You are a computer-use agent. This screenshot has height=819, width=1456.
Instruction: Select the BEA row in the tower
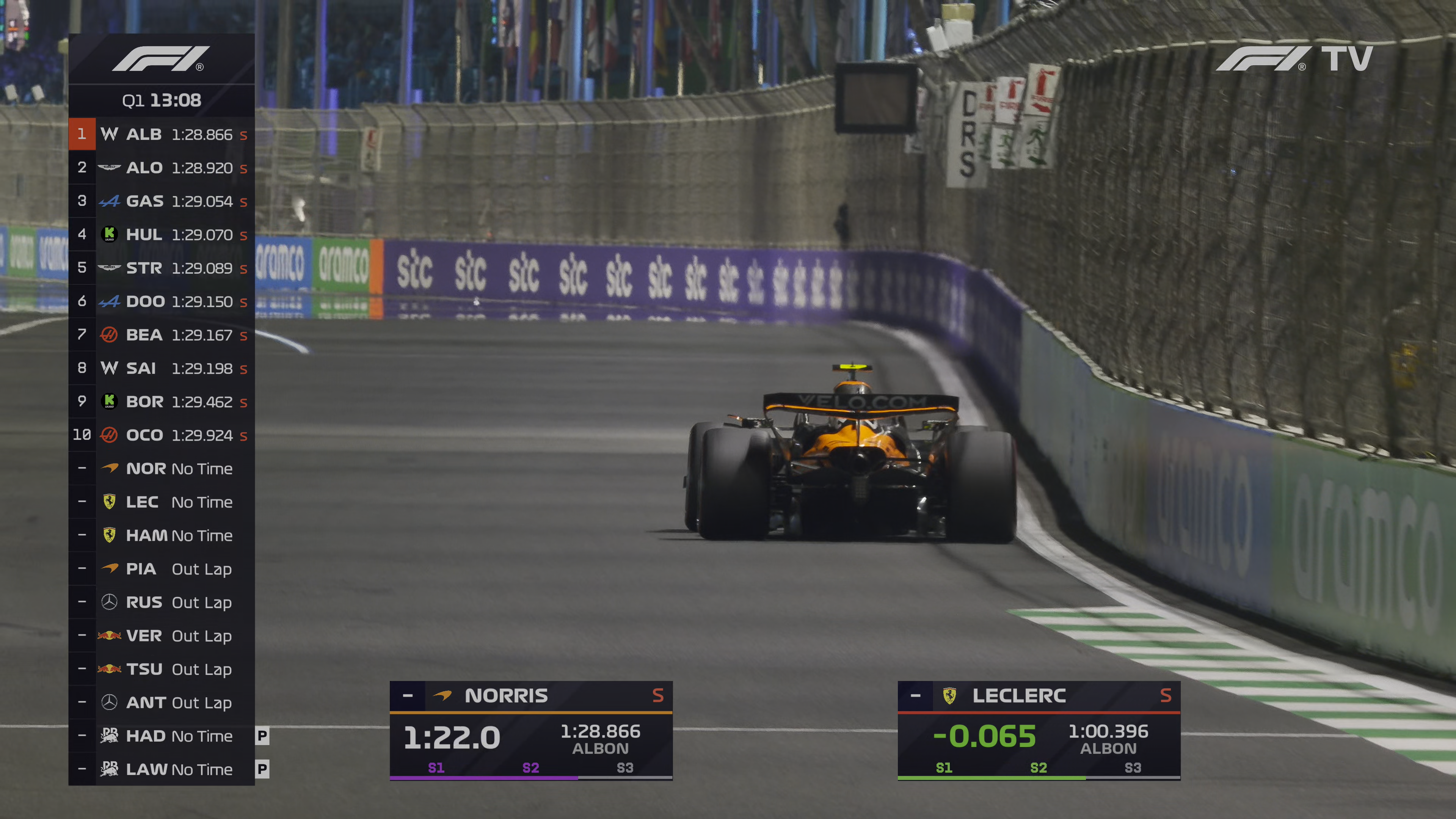point(162,334)
